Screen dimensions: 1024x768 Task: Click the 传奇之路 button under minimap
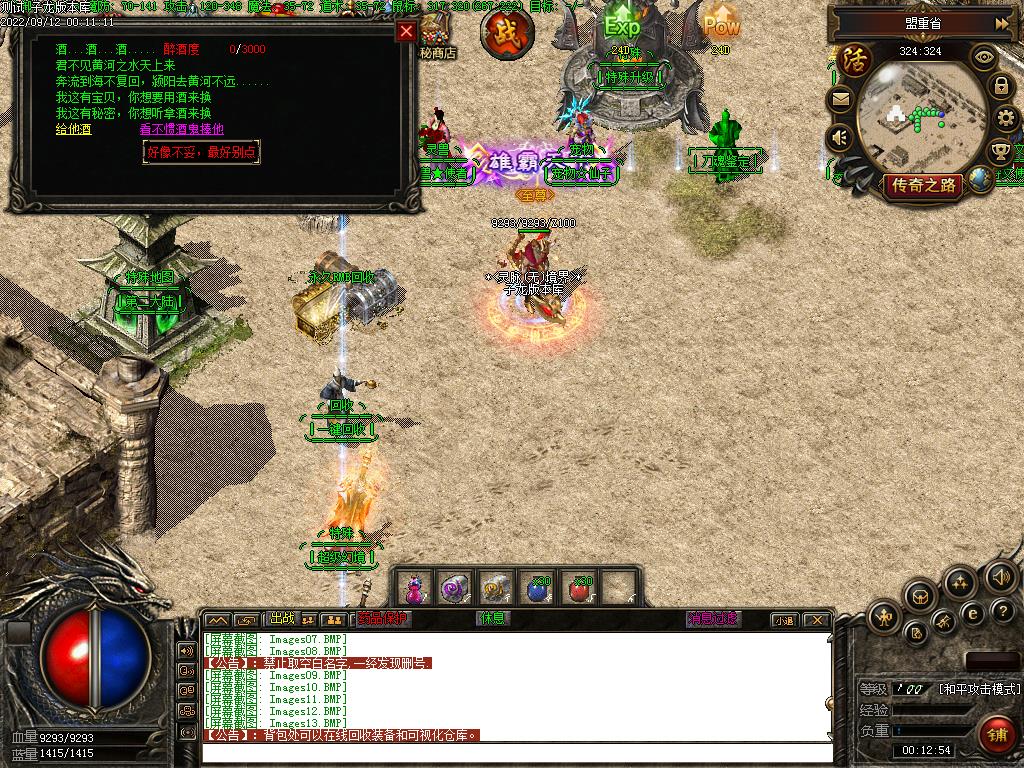pyautogui.click(x=922, y=185)
